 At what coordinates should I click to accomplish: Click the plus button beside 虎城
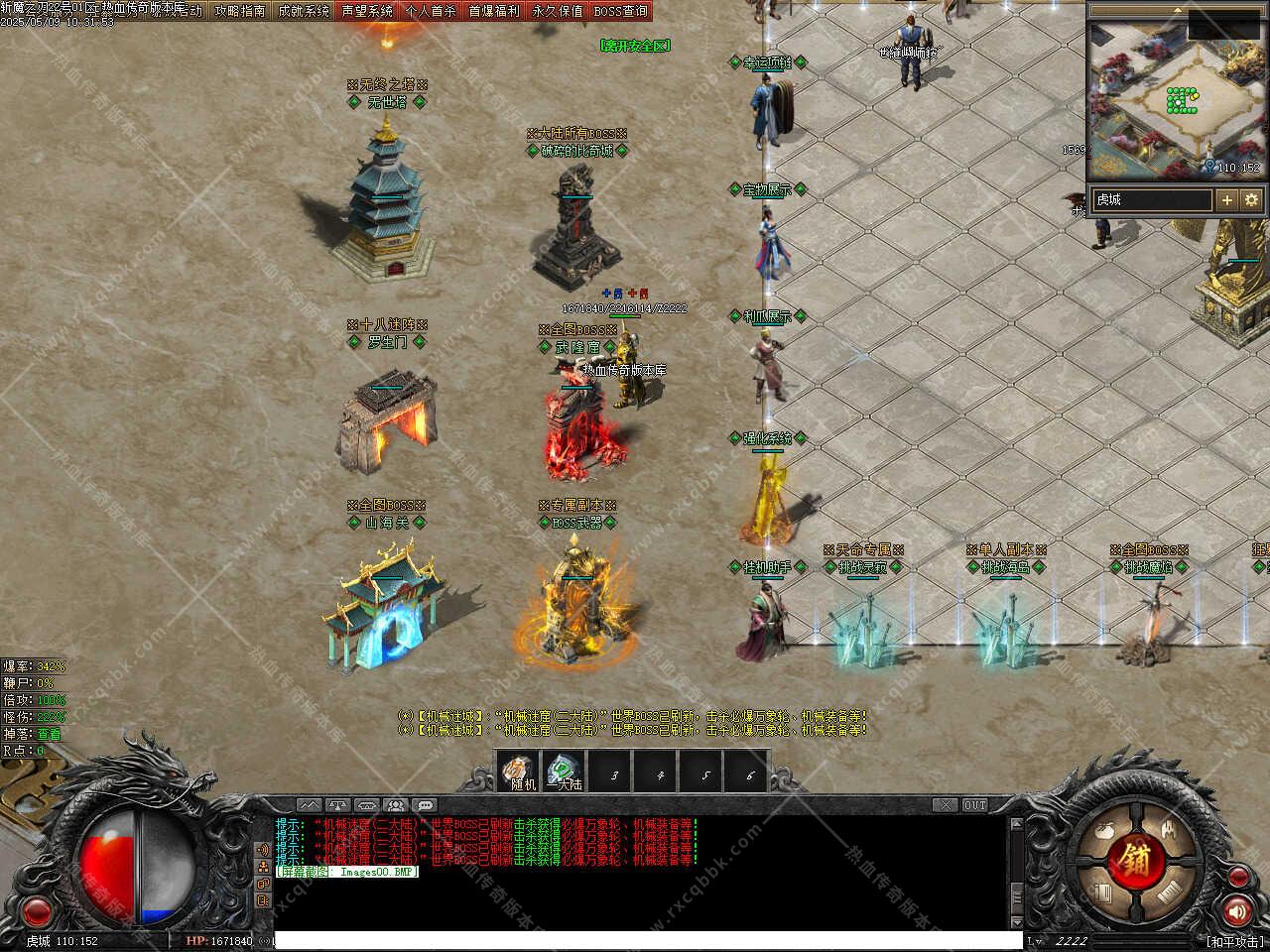click(1227, 199)
